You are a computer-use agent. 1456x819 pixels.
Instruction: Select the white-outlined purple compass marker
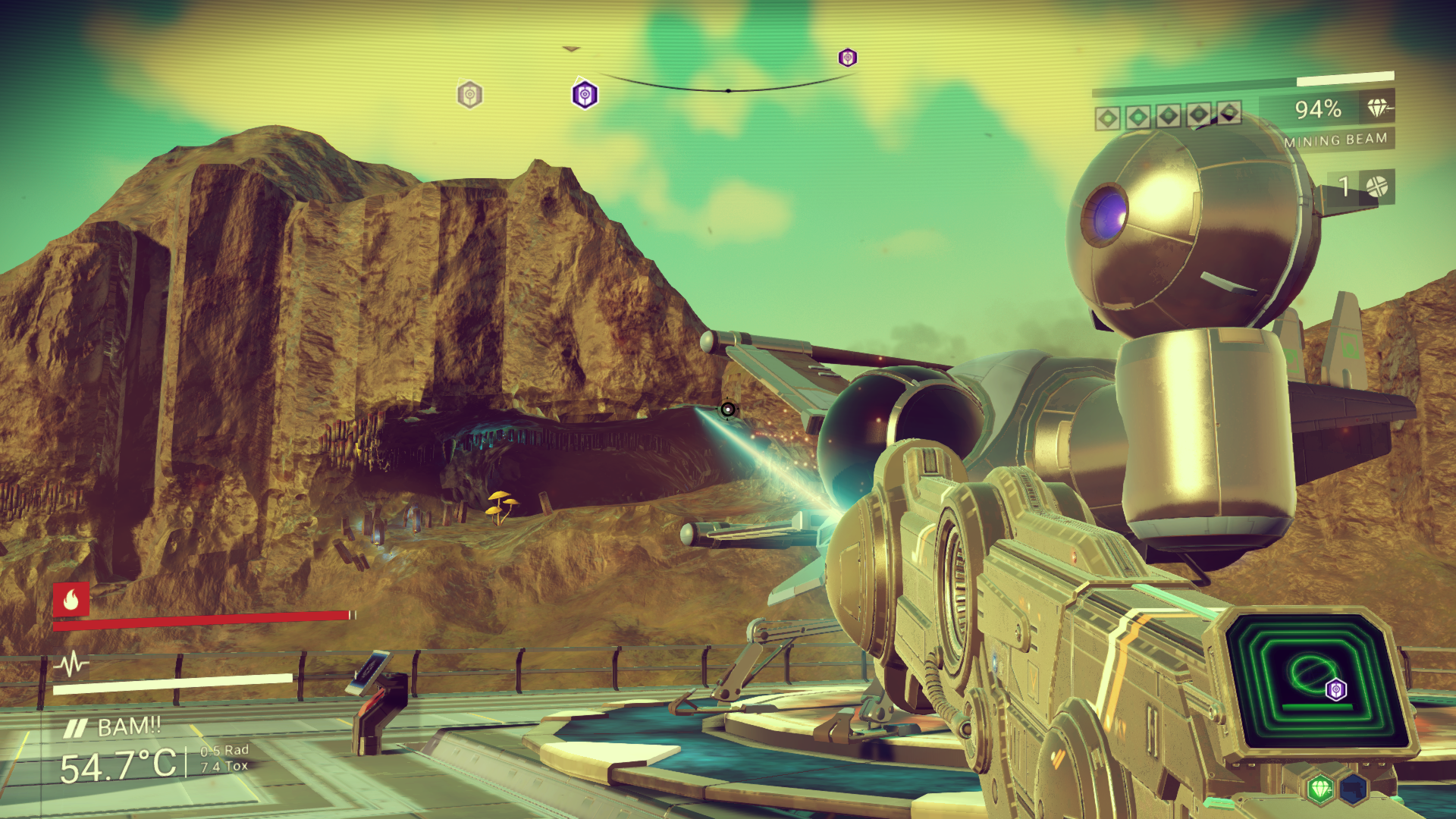585,95
